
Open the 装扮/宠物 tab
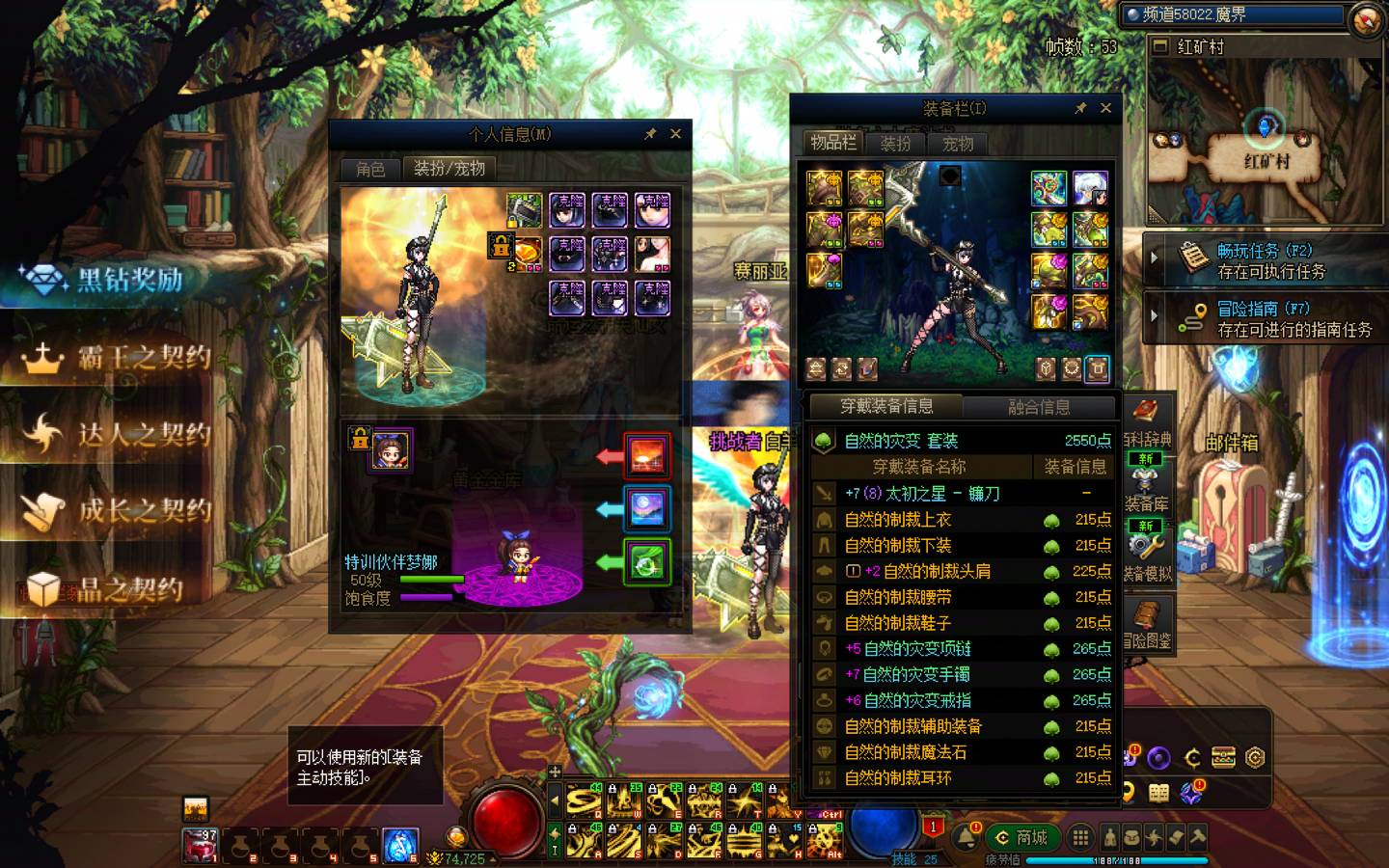point(449,169)
